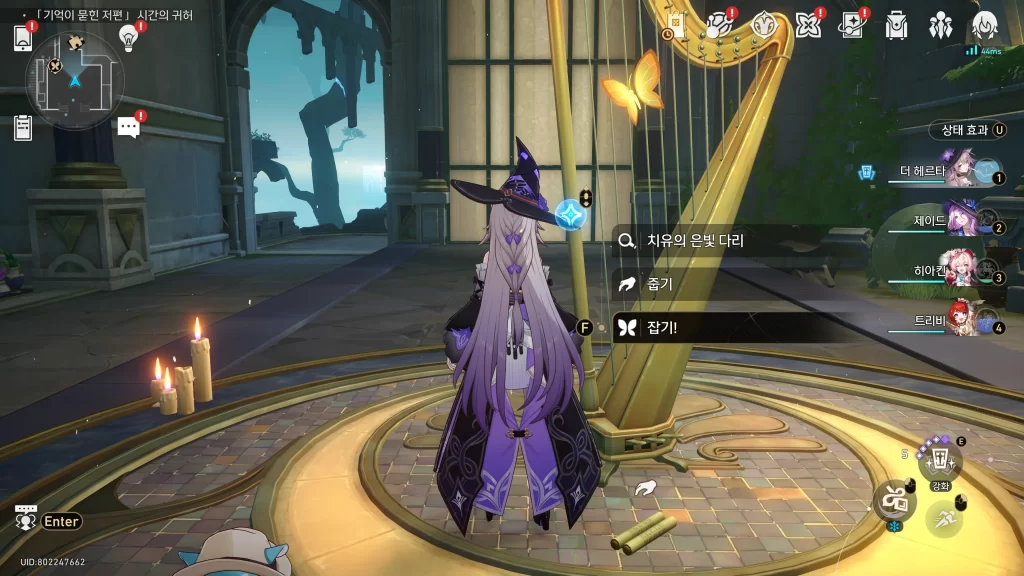Open the phone menu icon
This screenshot has height=576, width=1024.
[22, 38]
